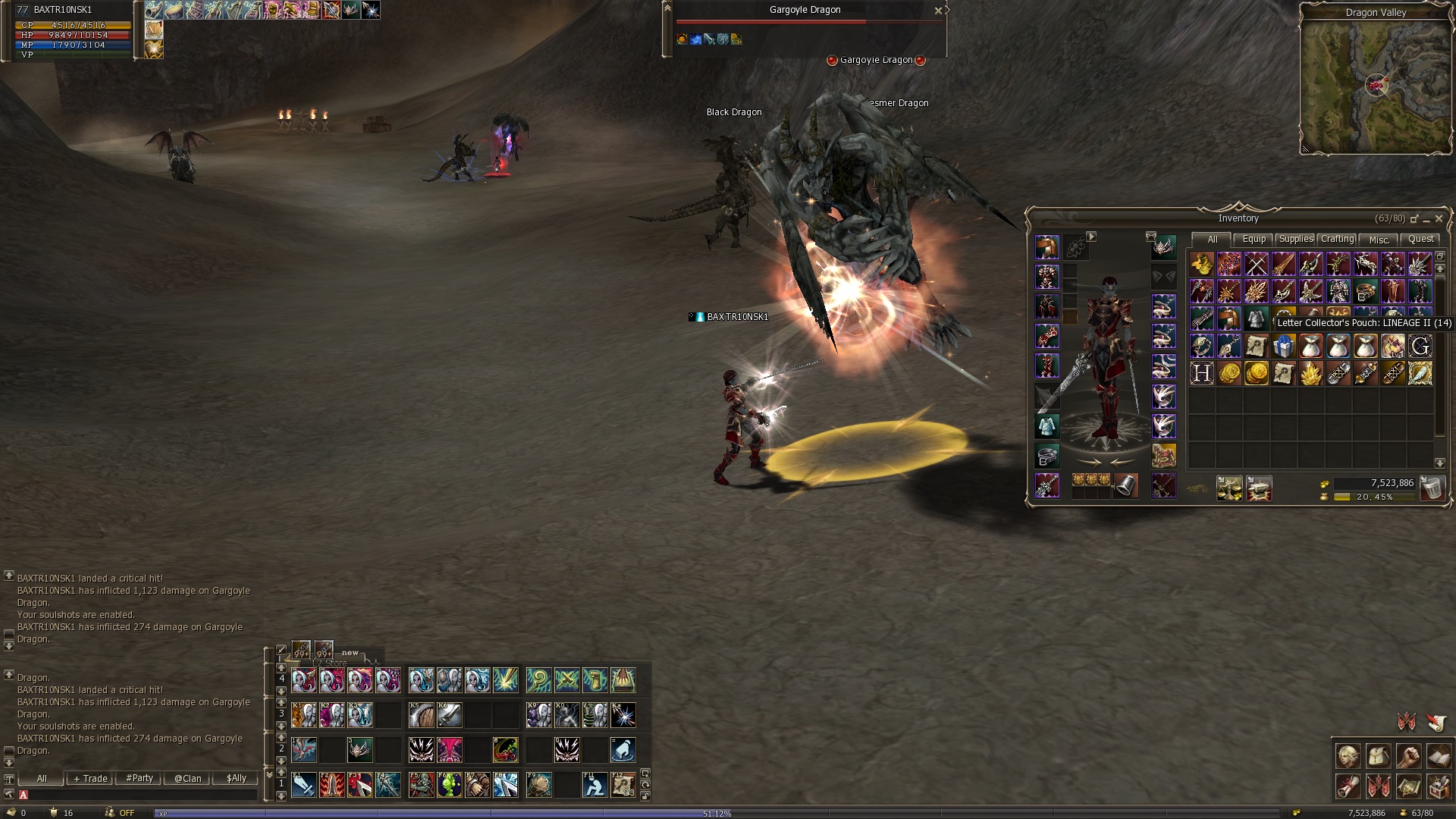Select the letter H item in inventory
1456x819 pixels.
pos(1201,373)
